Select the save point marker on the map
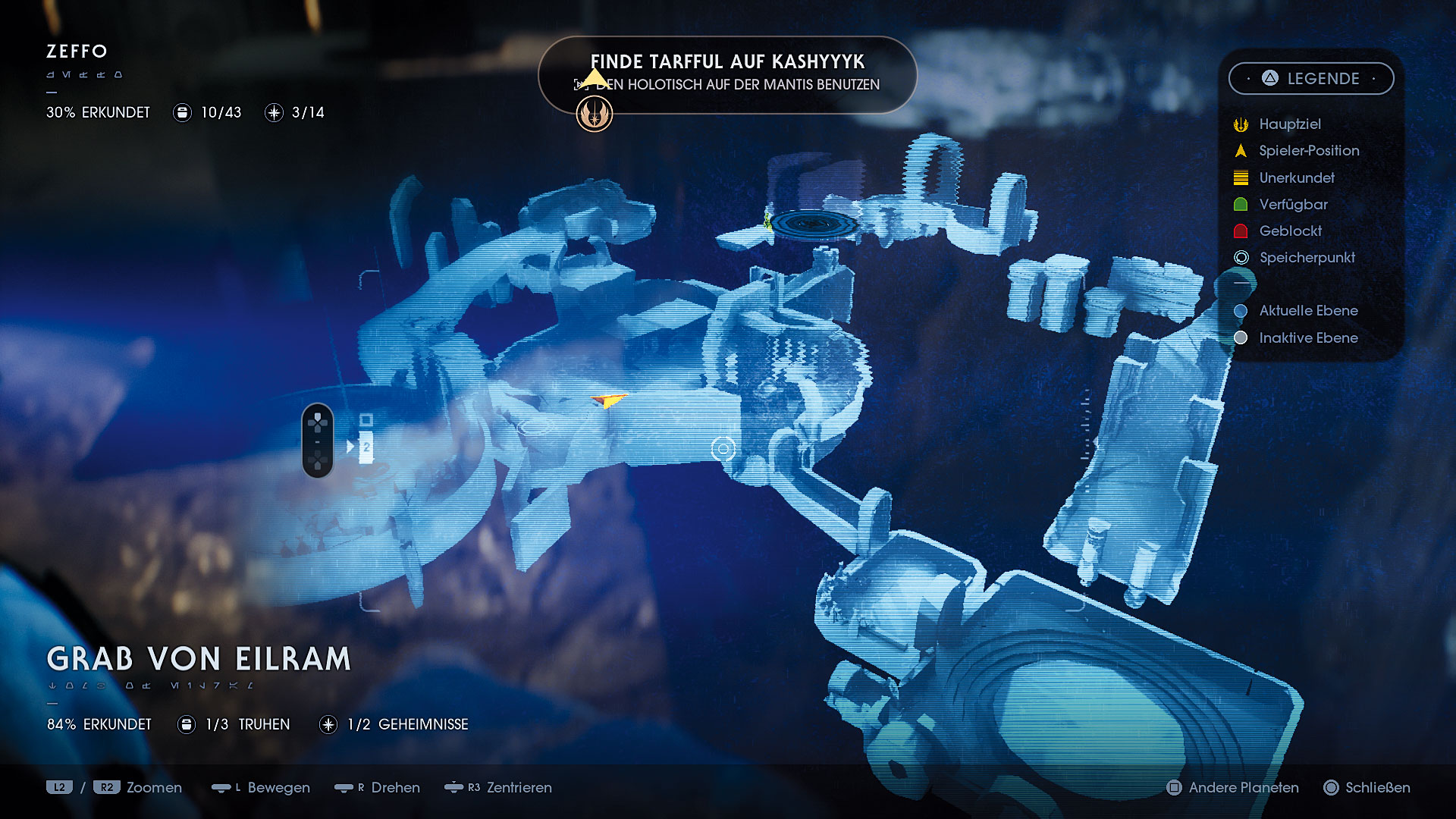This screenshot has width=1456, height=819. tap(723, 450)
